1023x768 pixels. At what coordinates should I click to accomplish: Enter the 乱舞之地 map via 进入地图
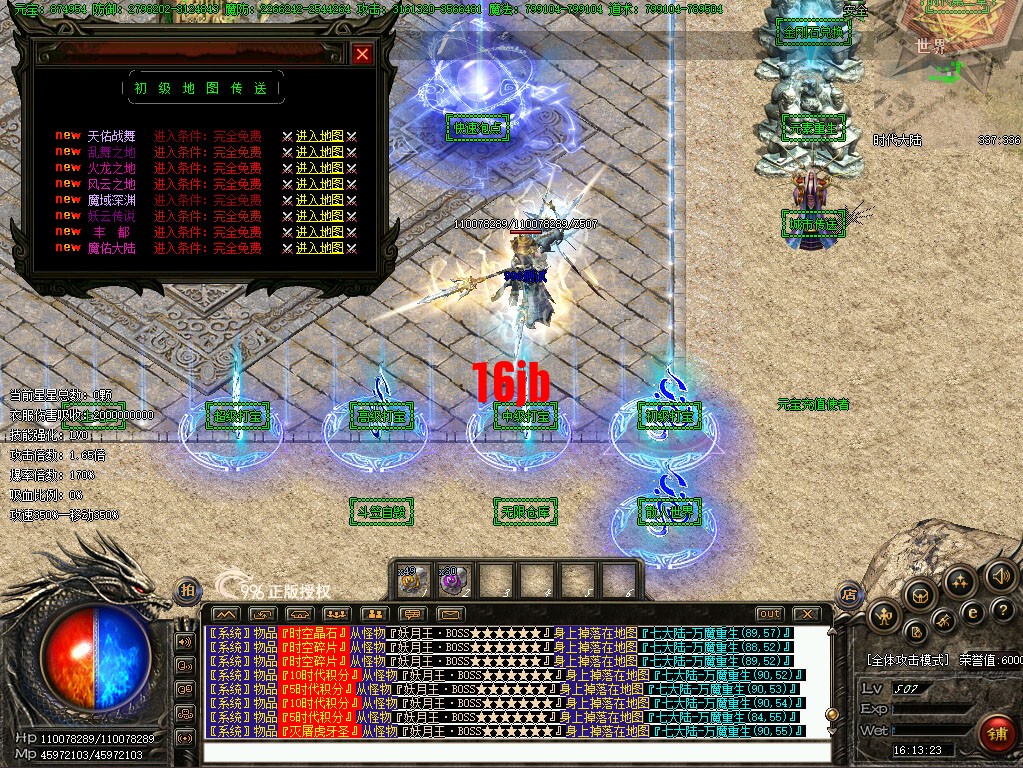tap(319, 152)
